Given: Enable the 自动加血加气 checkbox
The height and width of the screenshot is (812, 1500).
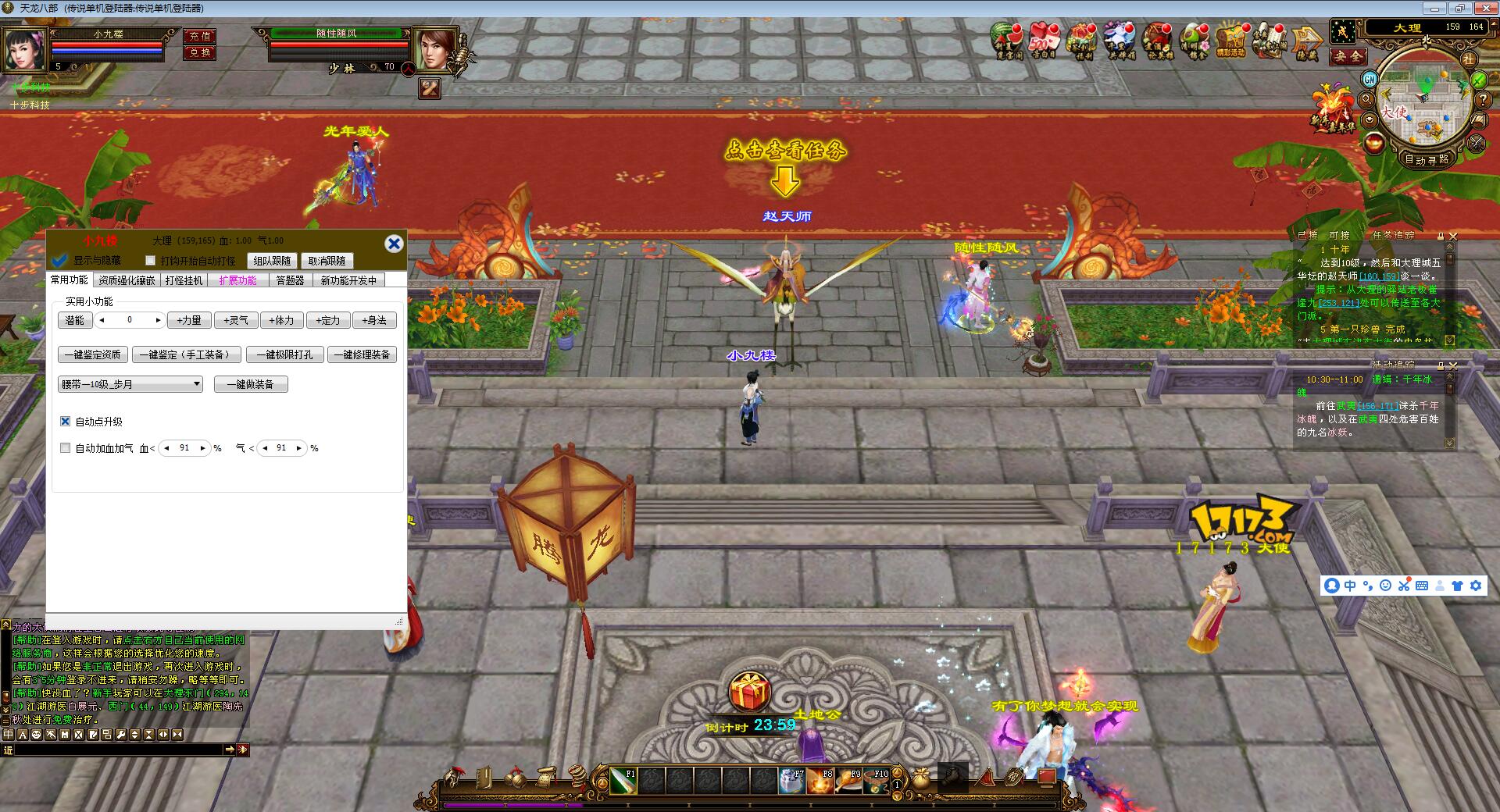Looking at the screenshot, I should [66, 448].
